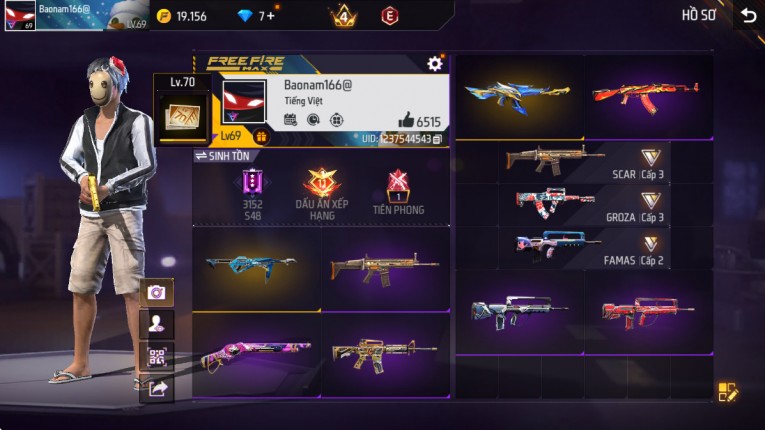This screenshot has width=765, height=430.
Task: Show the character view button
Action: [x=157, y=323]
